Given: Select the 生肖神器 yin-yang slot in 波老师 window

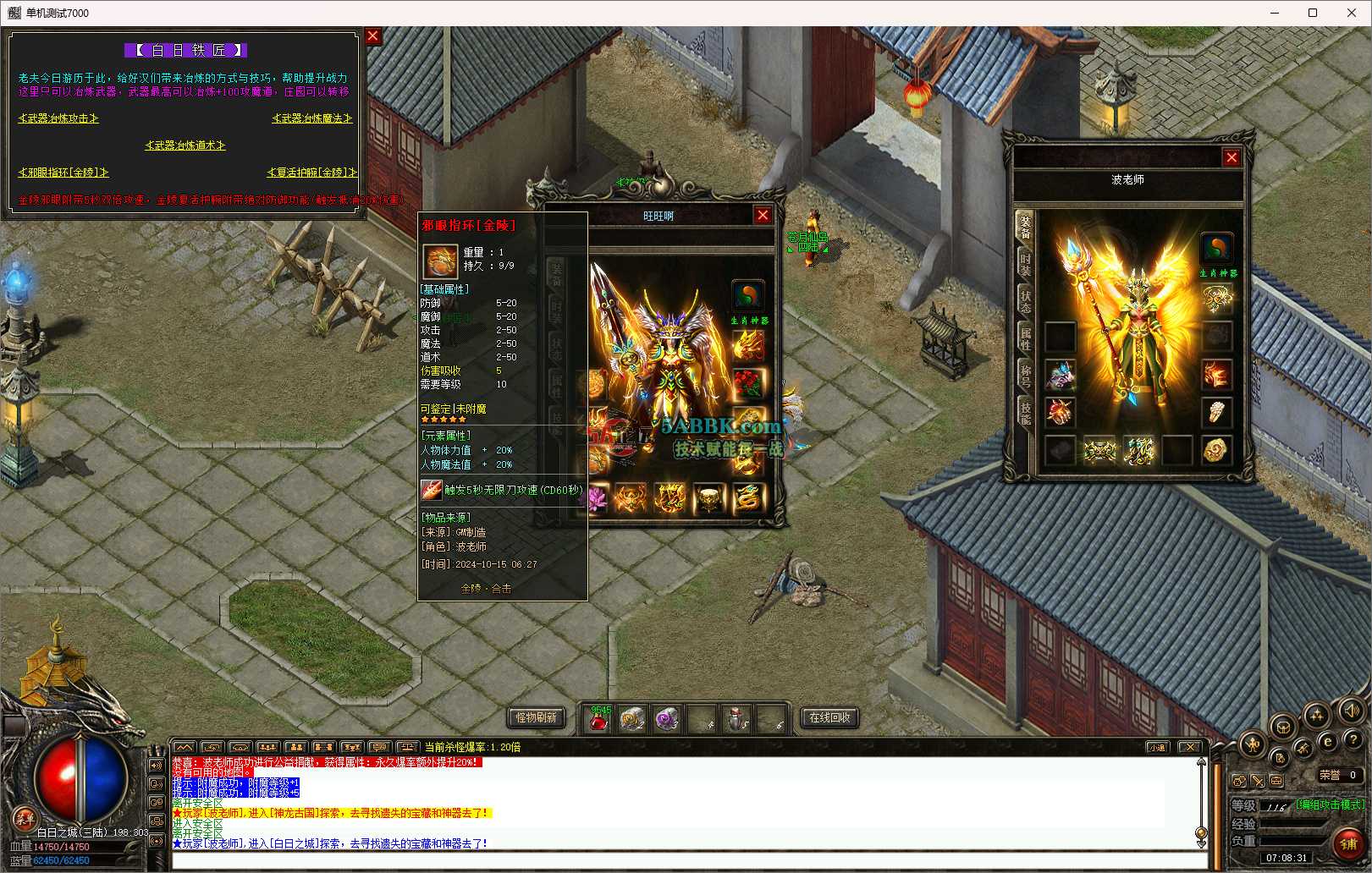Looking at the screenshot, I should pyautogui.click(x=1216, y=249).
